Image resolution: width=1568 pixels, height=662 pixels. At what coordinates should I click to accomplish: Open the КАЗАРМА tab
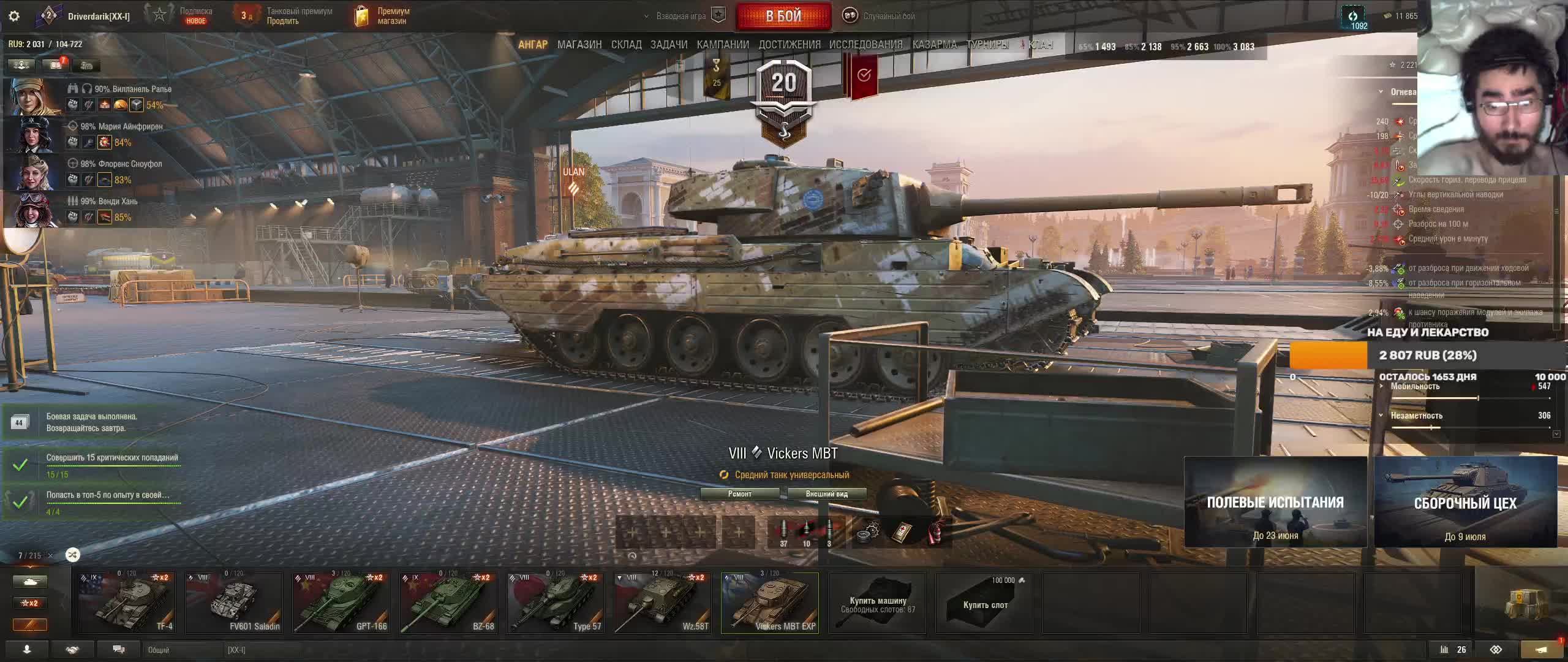[935, 45]
